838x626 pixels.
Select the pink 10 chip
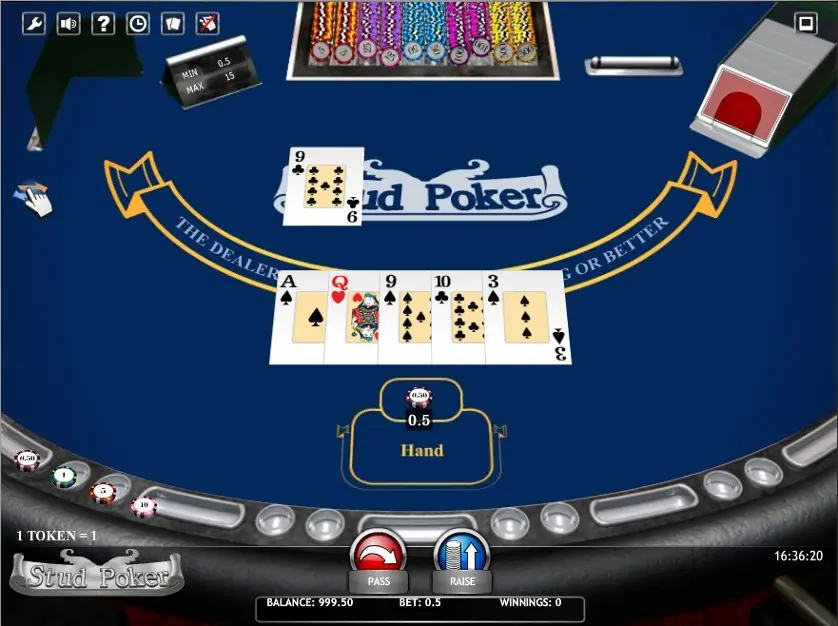pyautogui.click(x=143, y=505)
